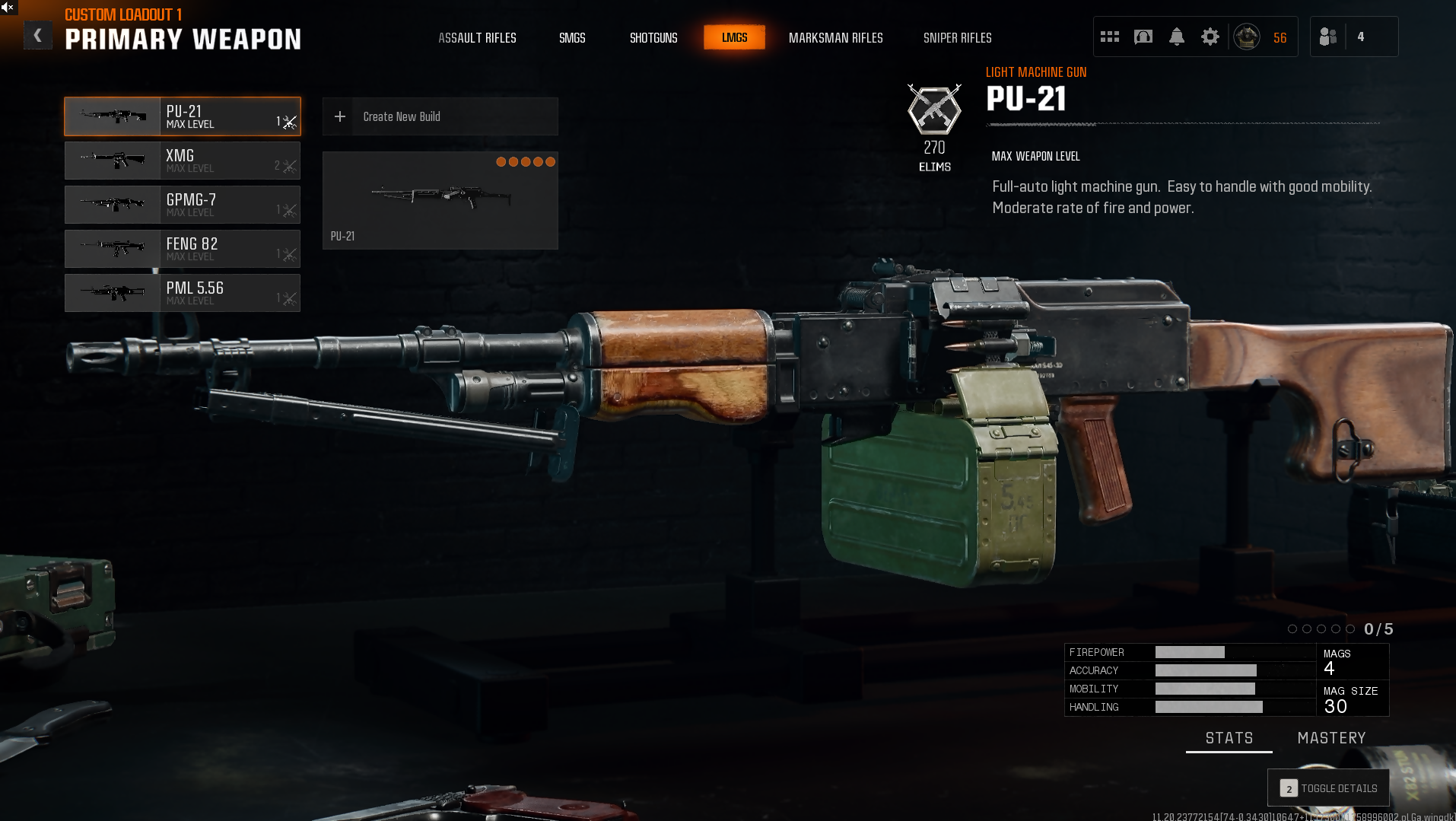Go back with the arrow button
This screenshot has width=1456, height=821.
(x=37, y=36)
